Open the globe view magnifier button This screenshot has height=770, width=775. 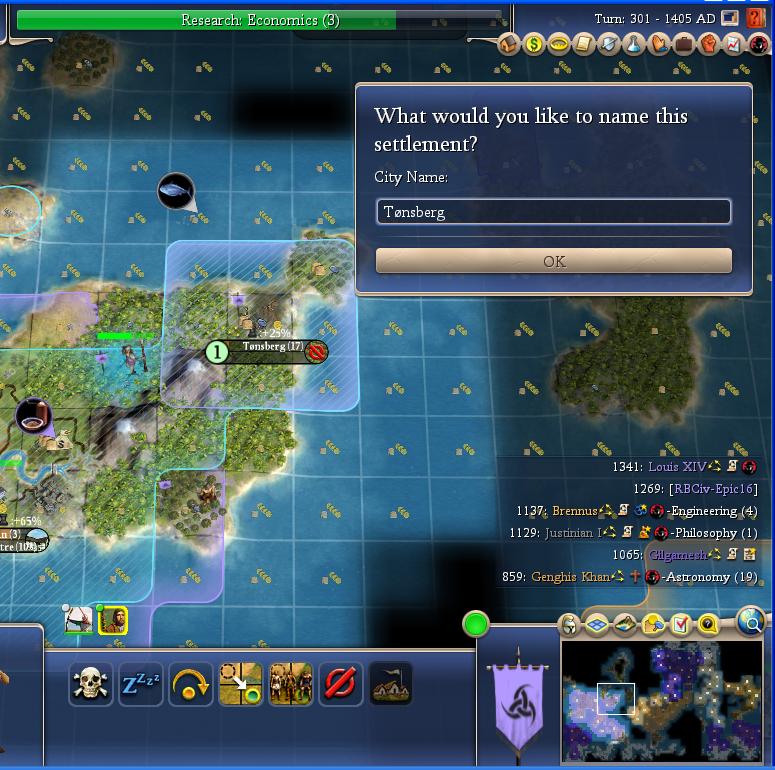point(751,623)
